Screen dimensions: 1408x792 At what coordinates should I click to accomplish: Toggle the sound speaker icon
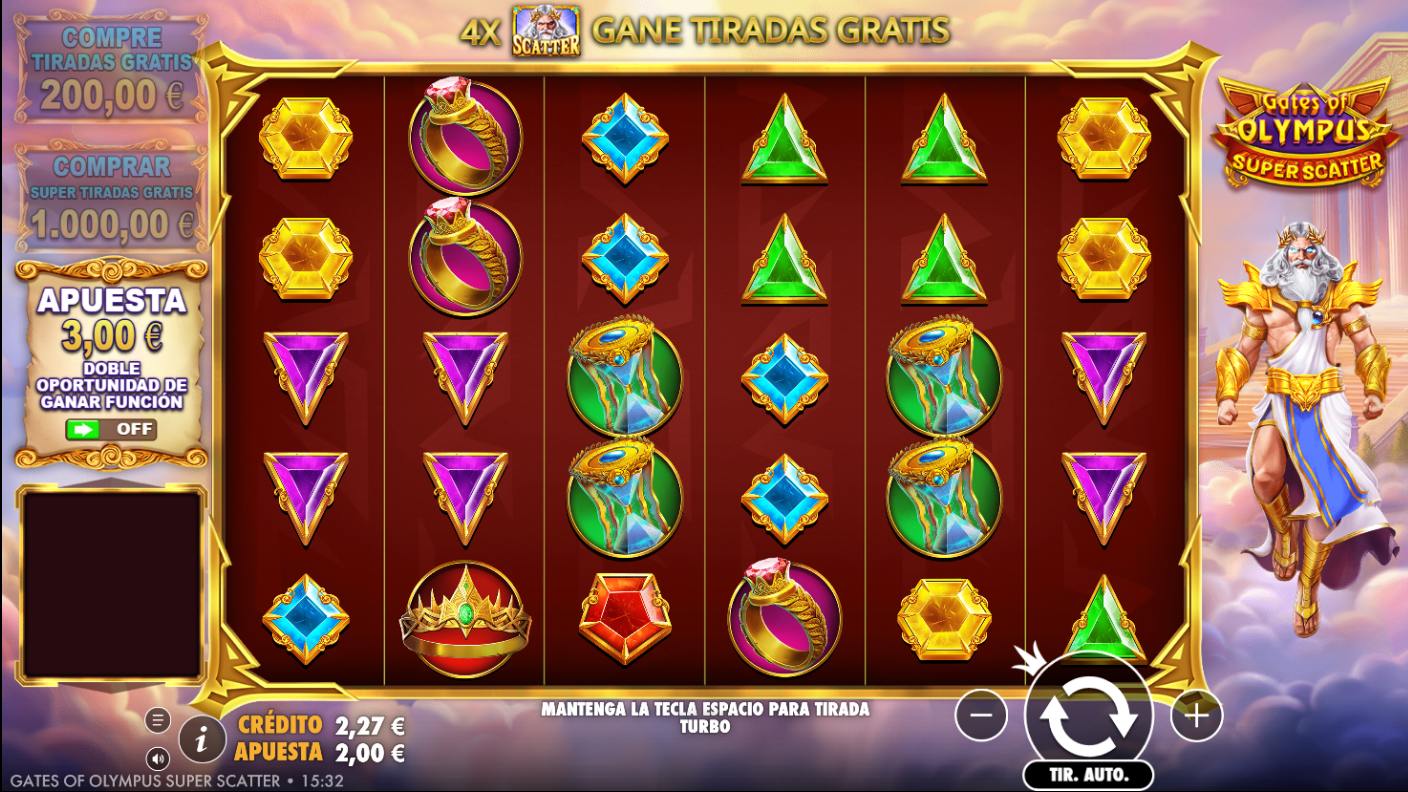tap(157, 757)
